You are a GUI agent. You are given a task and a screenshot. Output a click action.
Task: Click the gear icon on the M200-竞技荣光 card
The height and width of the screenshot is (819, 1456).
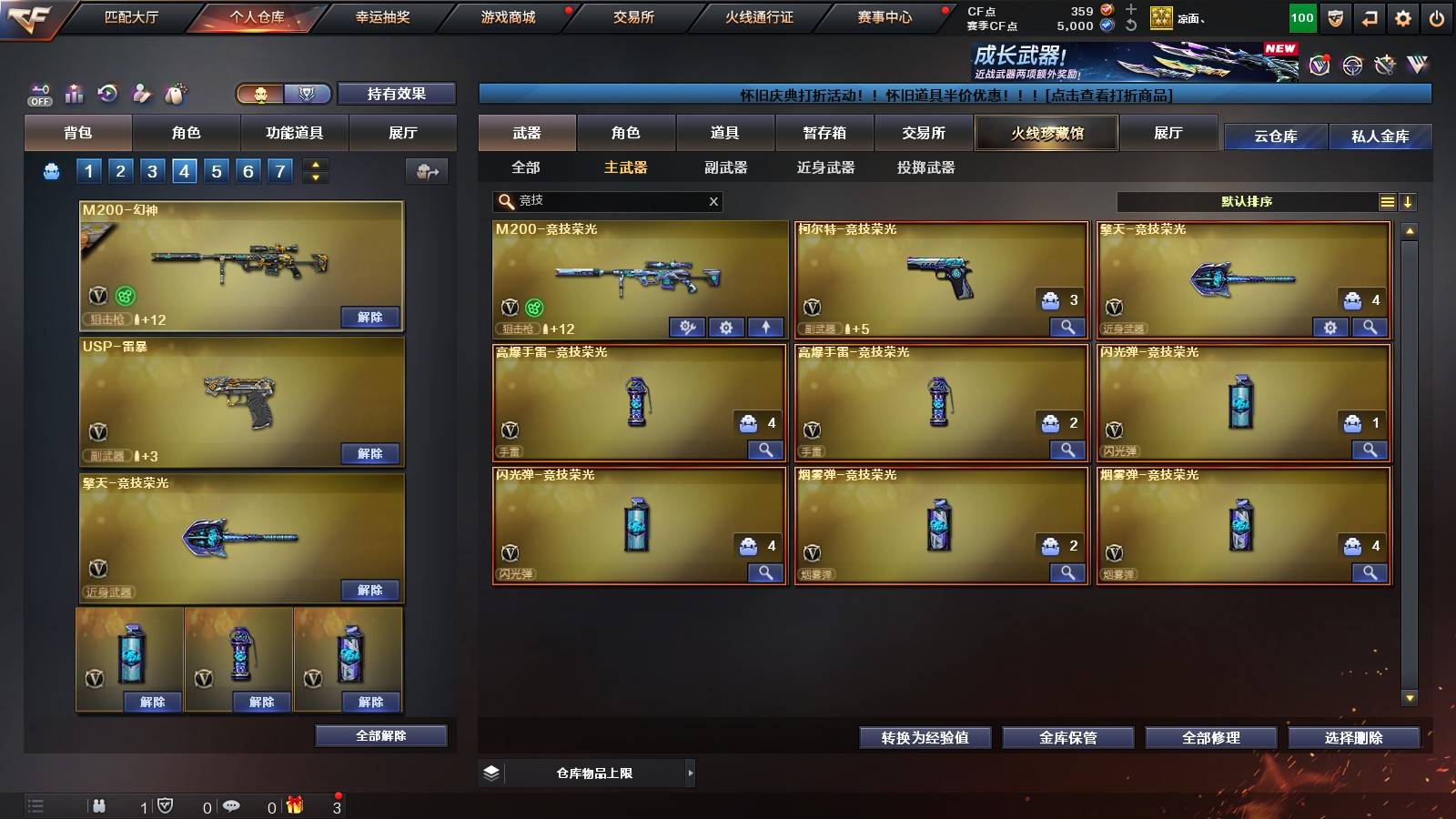[725, 327]
